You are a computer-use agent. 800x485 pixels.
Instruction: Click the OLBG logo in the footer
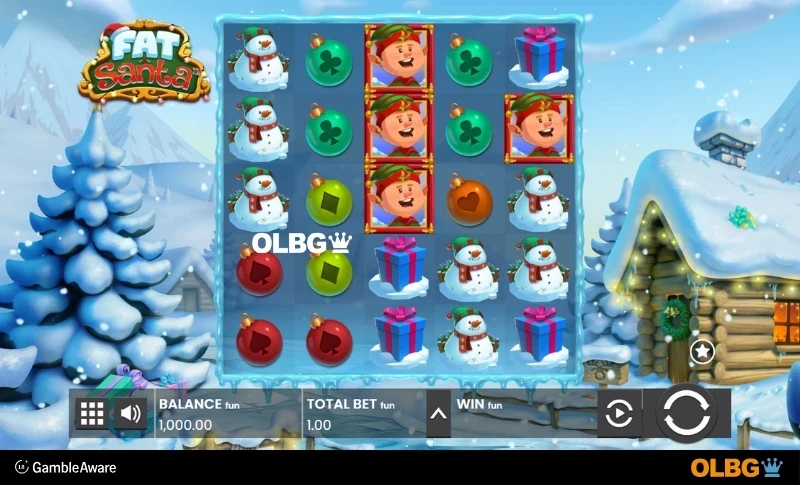point(736,467)
